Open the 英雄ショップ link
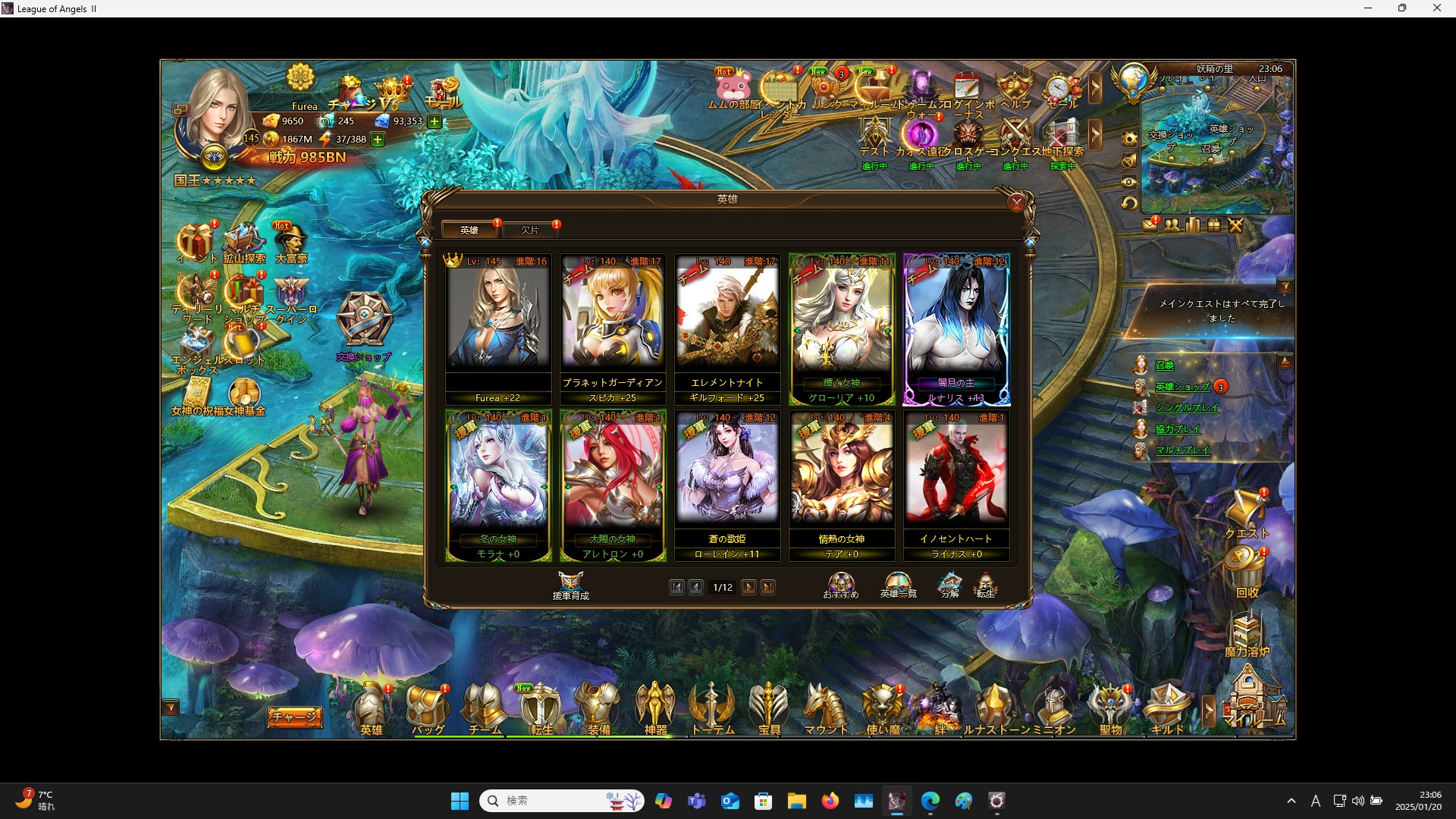The image size is (1456, 819). click(x=1183, y=387)
